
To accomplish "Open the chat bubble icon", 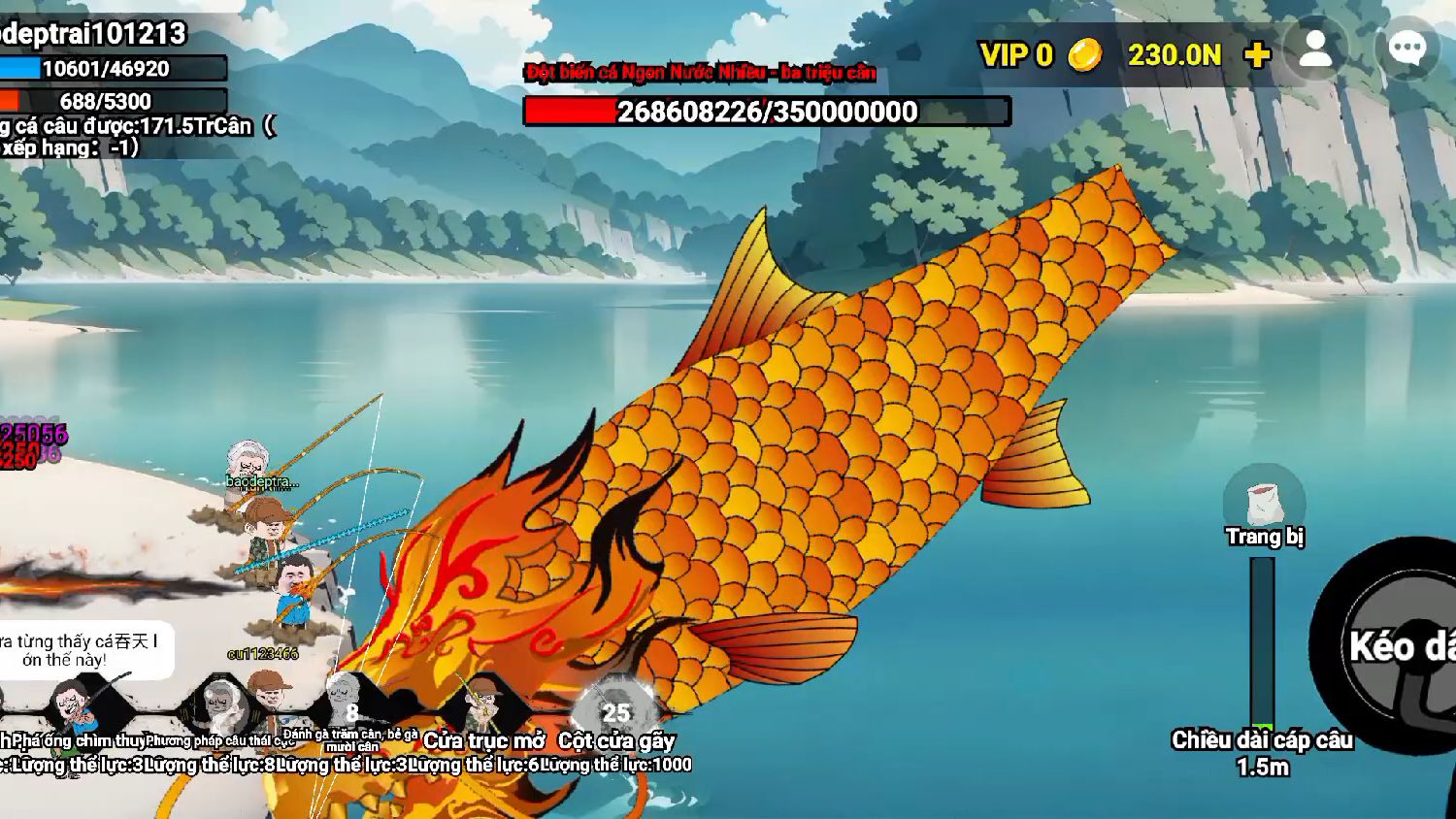I will click(1406, 49).
